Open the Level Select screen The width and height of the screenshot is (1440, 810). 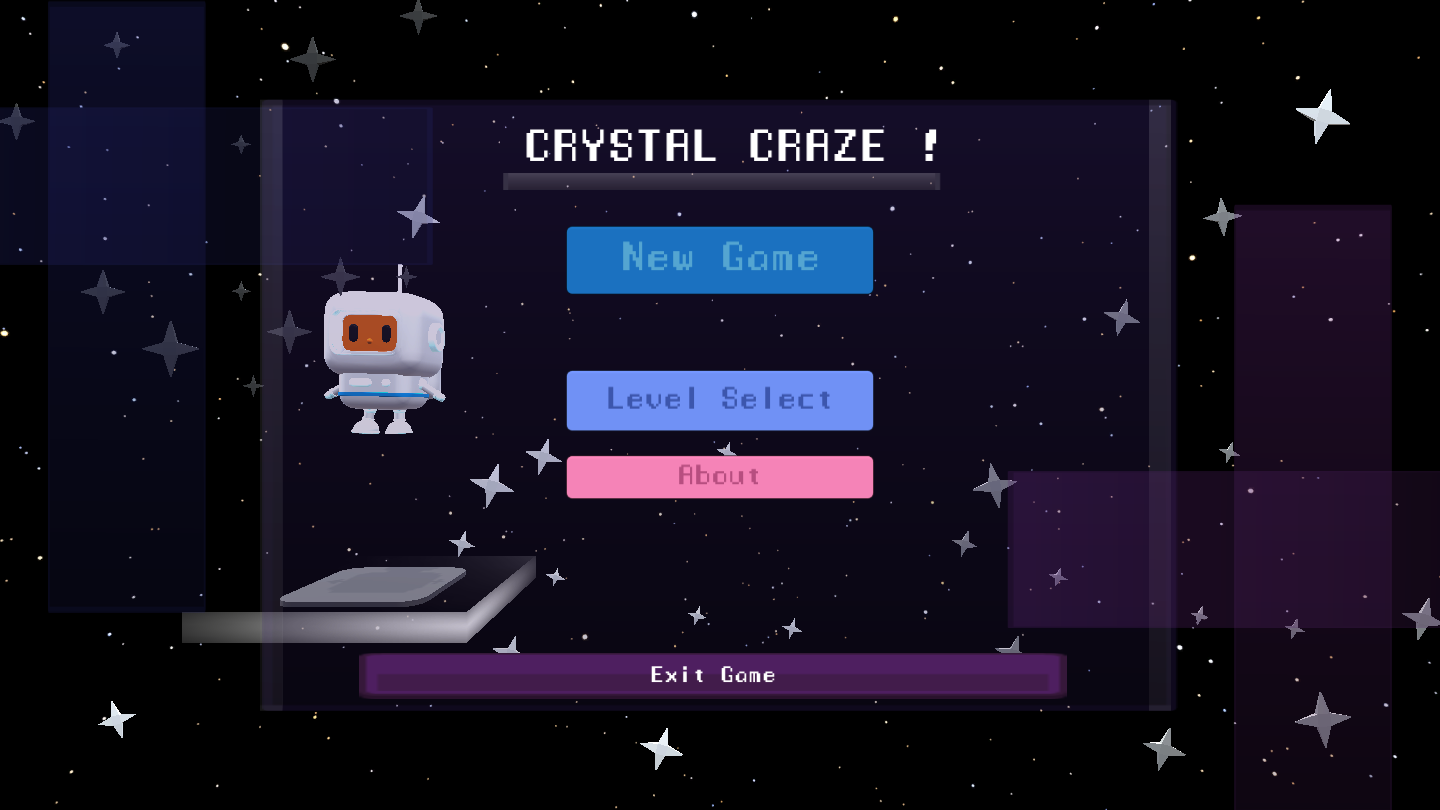719,400
